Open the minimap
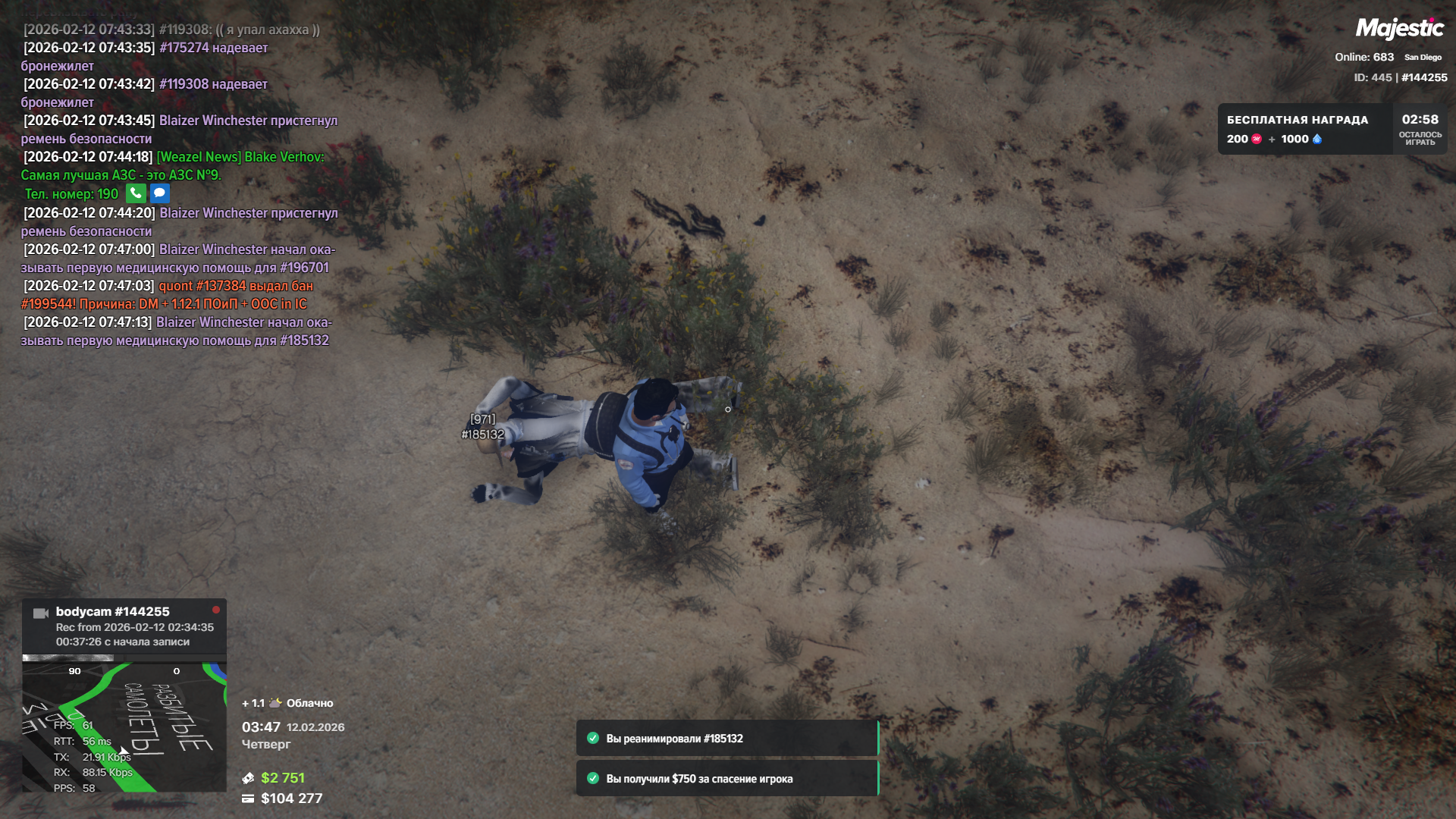This screenshot has width=1456, height=819. pos(124,726)
